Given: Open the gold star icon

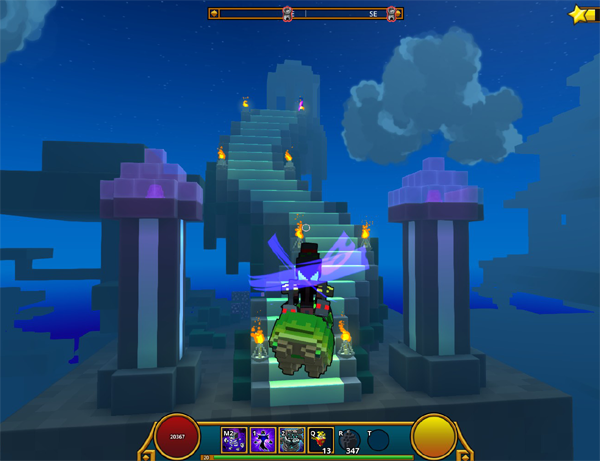Looking at the screenshot, I should [582, 15].
